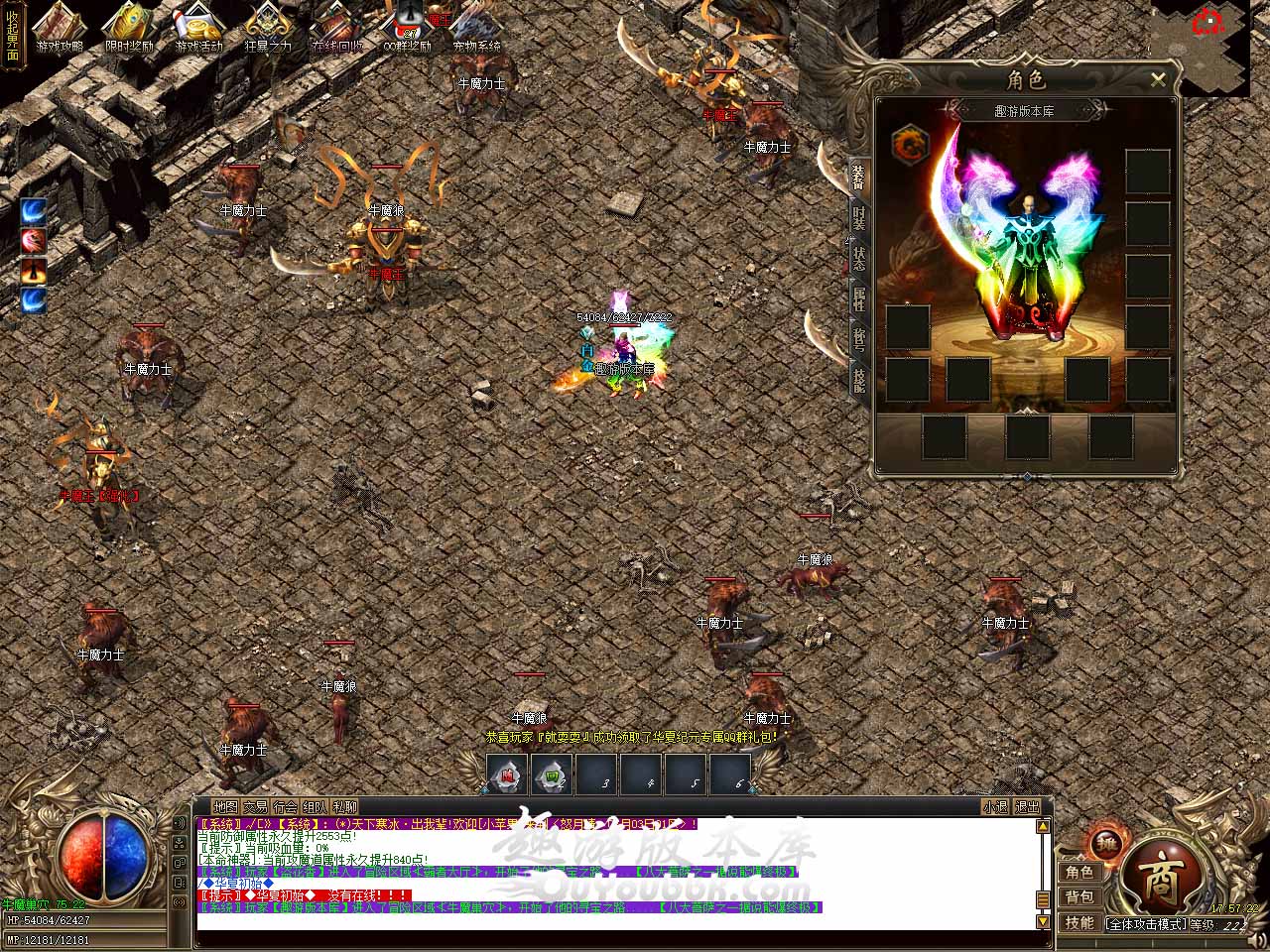Switch to the 时装 fashion tab
The image size is (1270, 952).
859,218
